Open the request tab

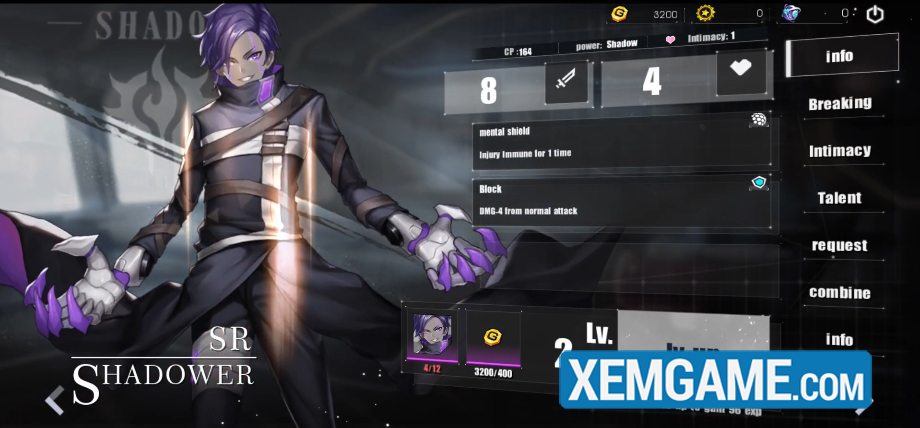point(840,245)
